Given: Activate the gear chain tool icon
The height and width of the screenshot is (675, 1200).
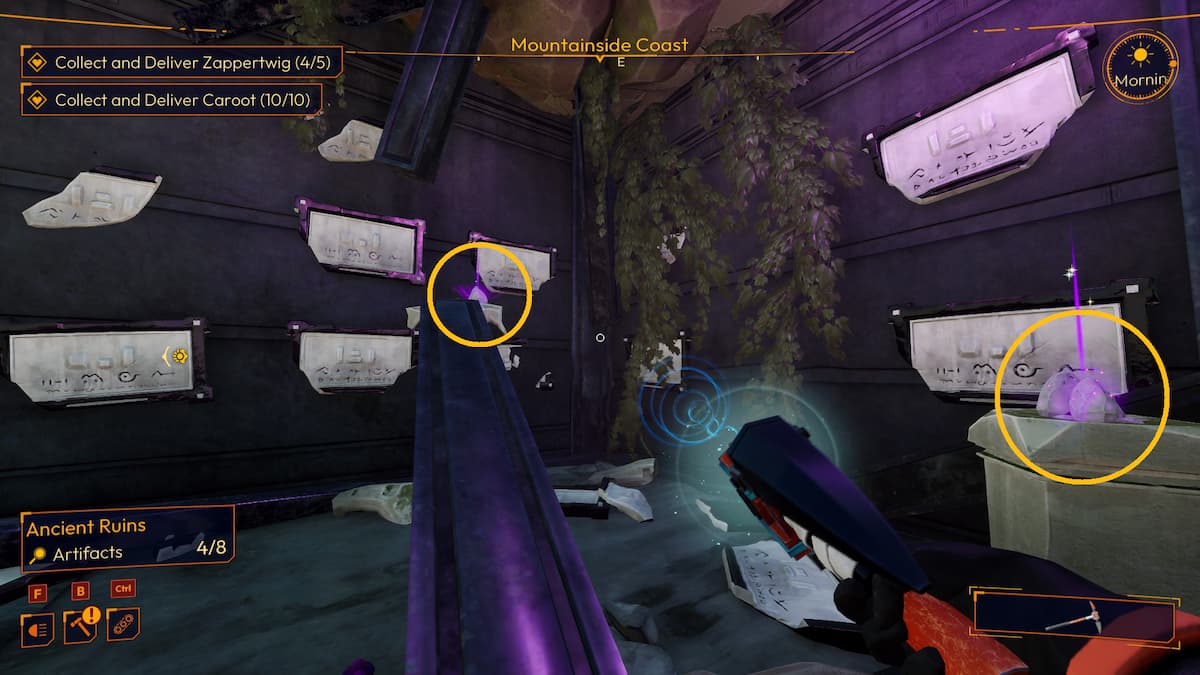Looking at the screenshot, I should click(124, 625).
